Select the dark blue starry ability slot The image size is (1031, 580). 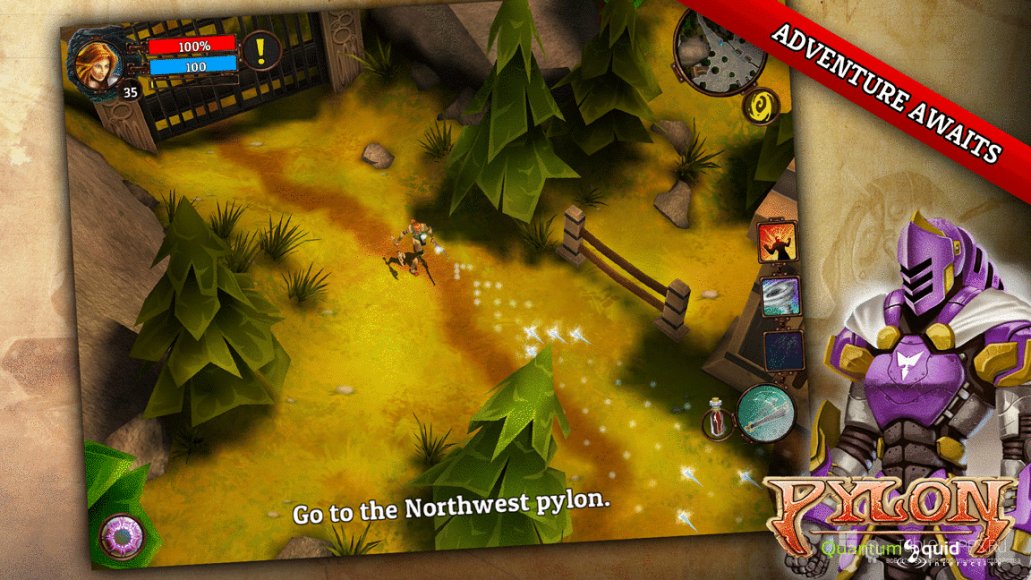point(783,351)
